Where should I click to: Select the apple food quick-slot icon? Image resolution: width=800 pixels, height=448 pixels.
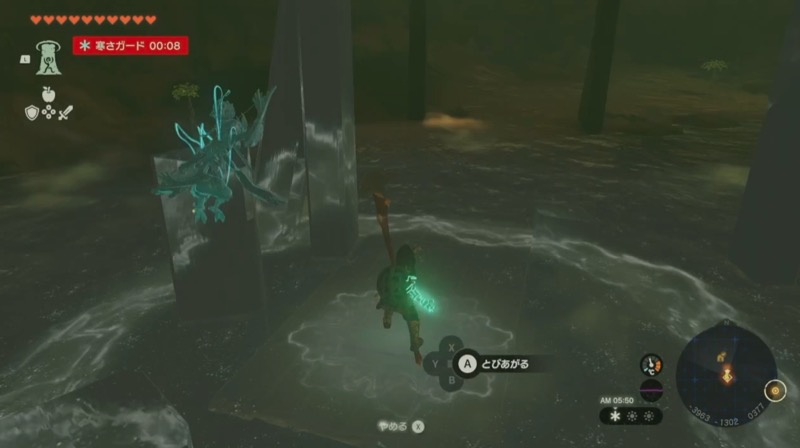coord(47,95)
